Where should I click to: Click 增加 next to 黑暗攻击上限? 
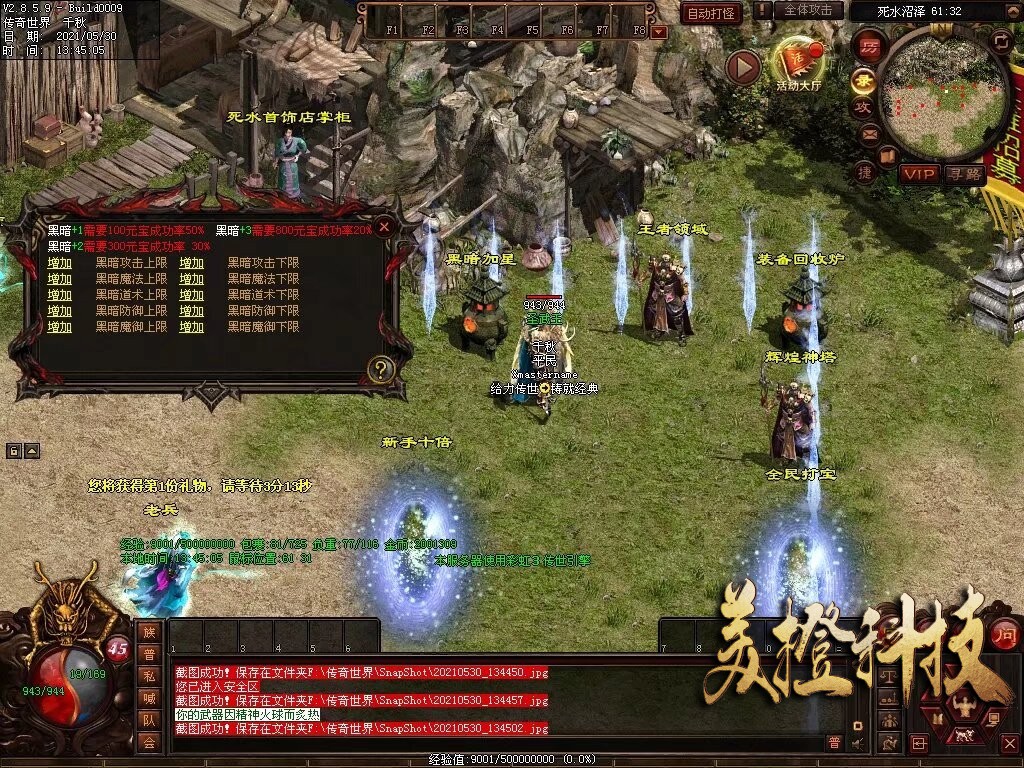click(x=60, y=263)
